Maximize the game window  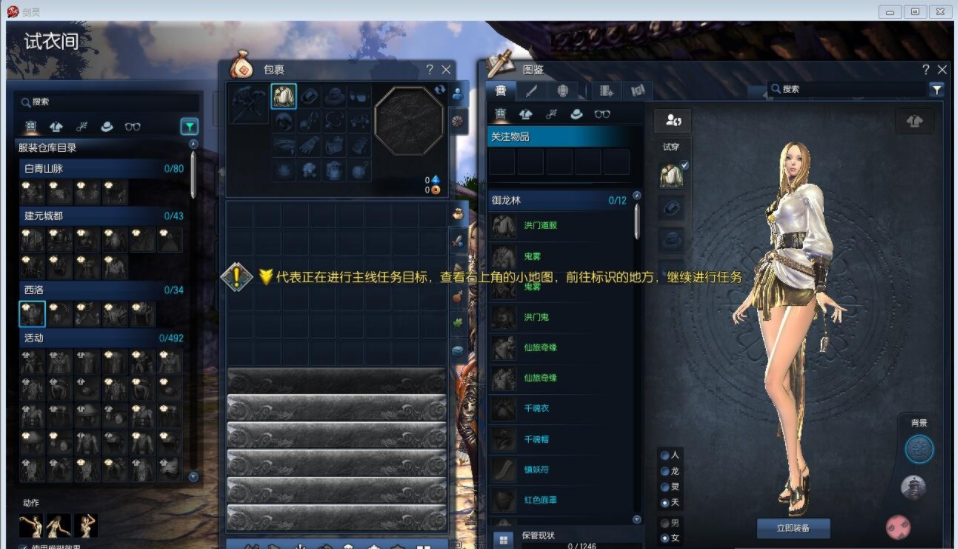tap(915, 11)
